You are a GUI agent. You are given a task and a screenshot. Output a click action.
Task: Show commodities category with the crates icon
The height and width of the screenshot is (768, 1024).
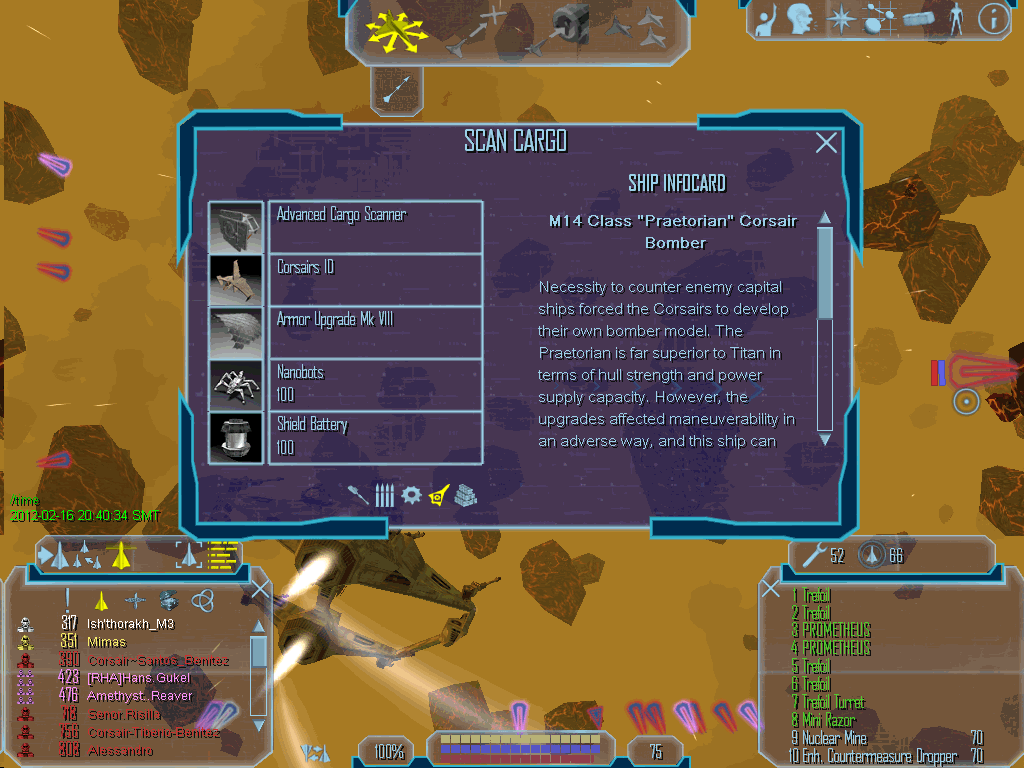pyautogui.click(x=465, y=494)
